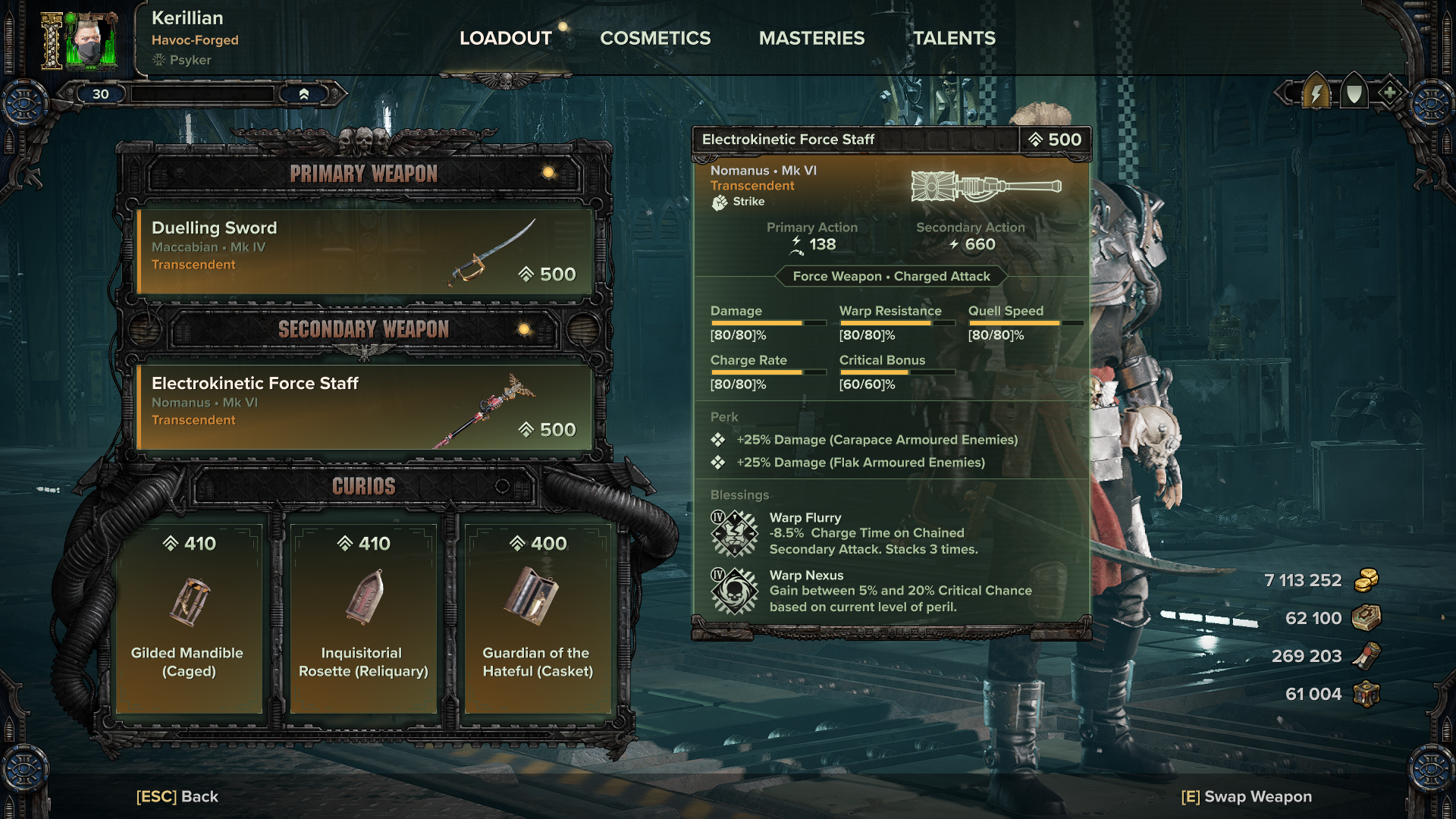Switch to the Loadout tab
This screenshot has height=819, width=1456.
[505, 38]
